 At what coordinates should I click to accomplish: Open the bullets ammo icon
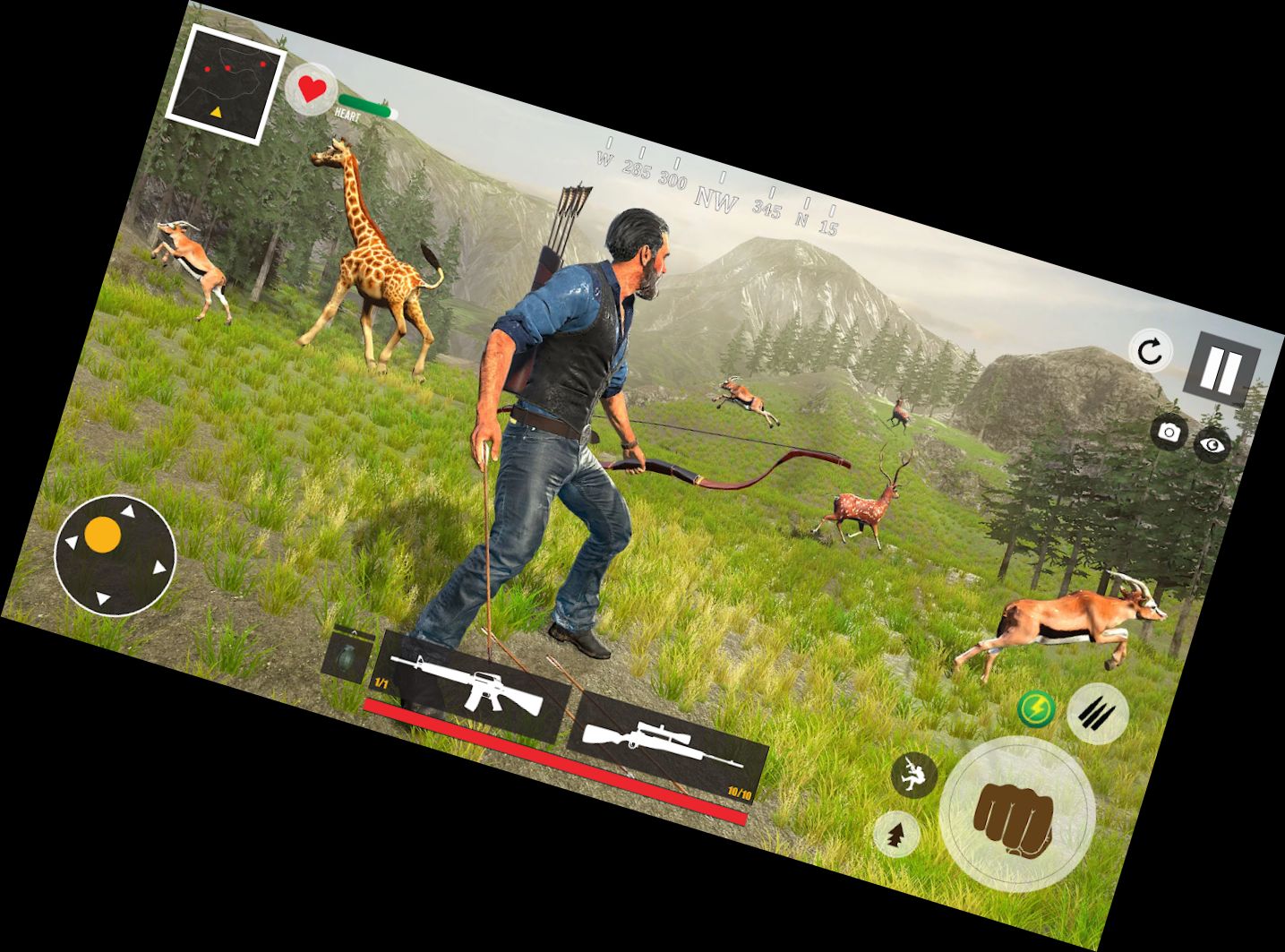click(1099, 714)
